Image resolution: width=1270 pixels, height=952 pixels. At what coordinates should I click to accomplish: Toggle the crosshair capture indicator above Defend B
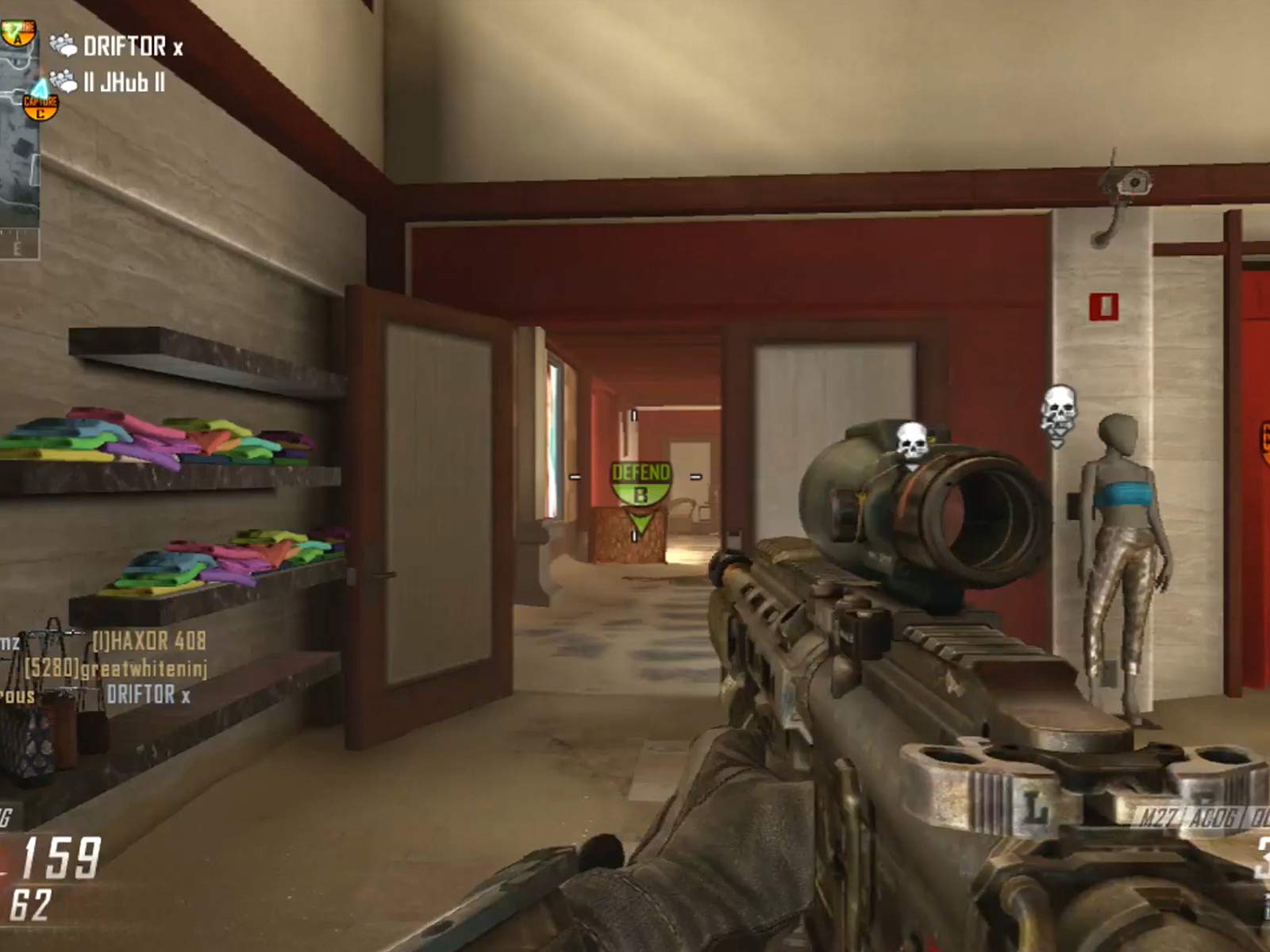[635, 415]
